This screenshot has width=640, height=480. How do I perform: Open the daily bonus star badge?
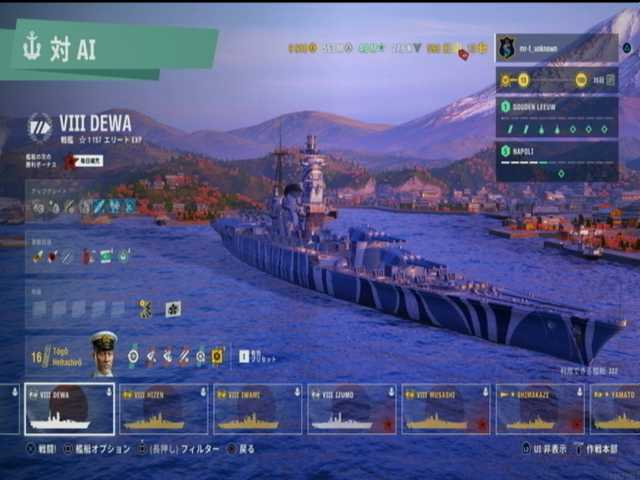coord(71,161)
